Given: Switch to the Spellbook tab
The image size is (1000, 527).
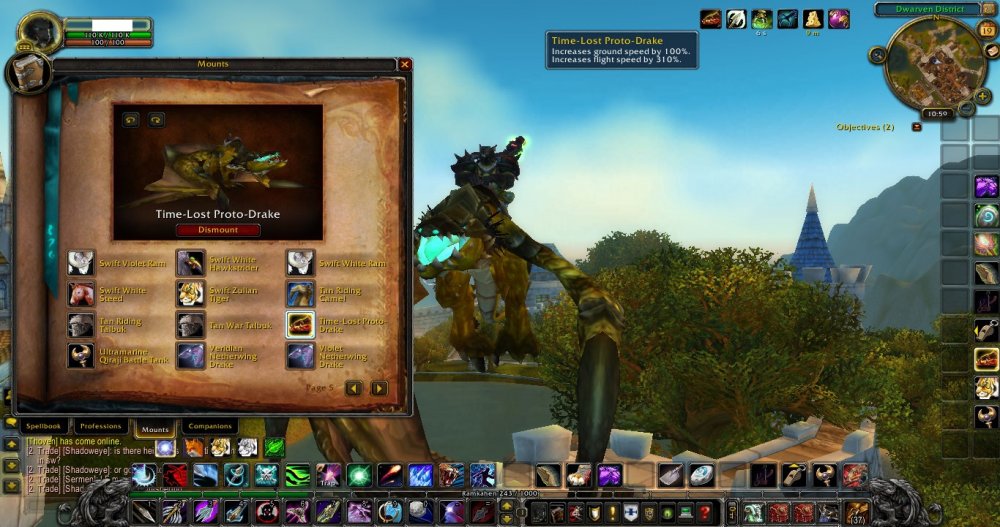Looking at the screenshot, I should 44,427.
